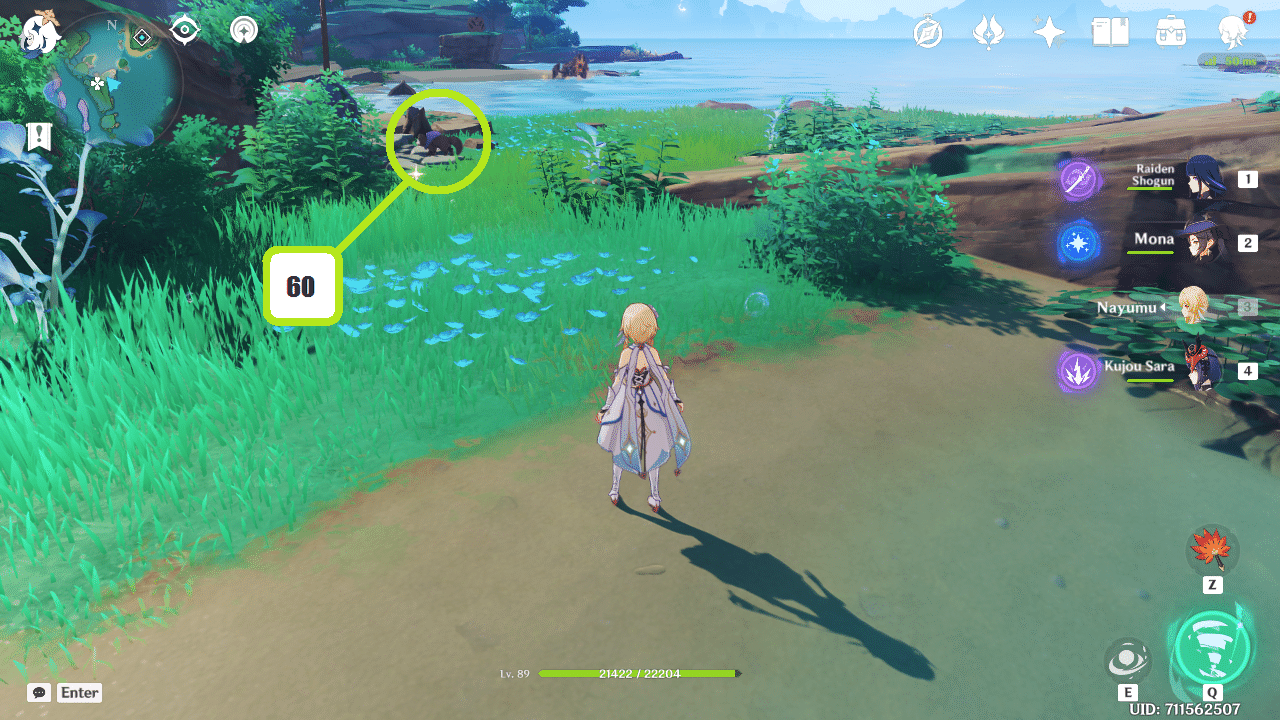1280x720 pixels.
Task: Open the Adventurer Handbook book icon
Action: click(x=1110, y=31)
